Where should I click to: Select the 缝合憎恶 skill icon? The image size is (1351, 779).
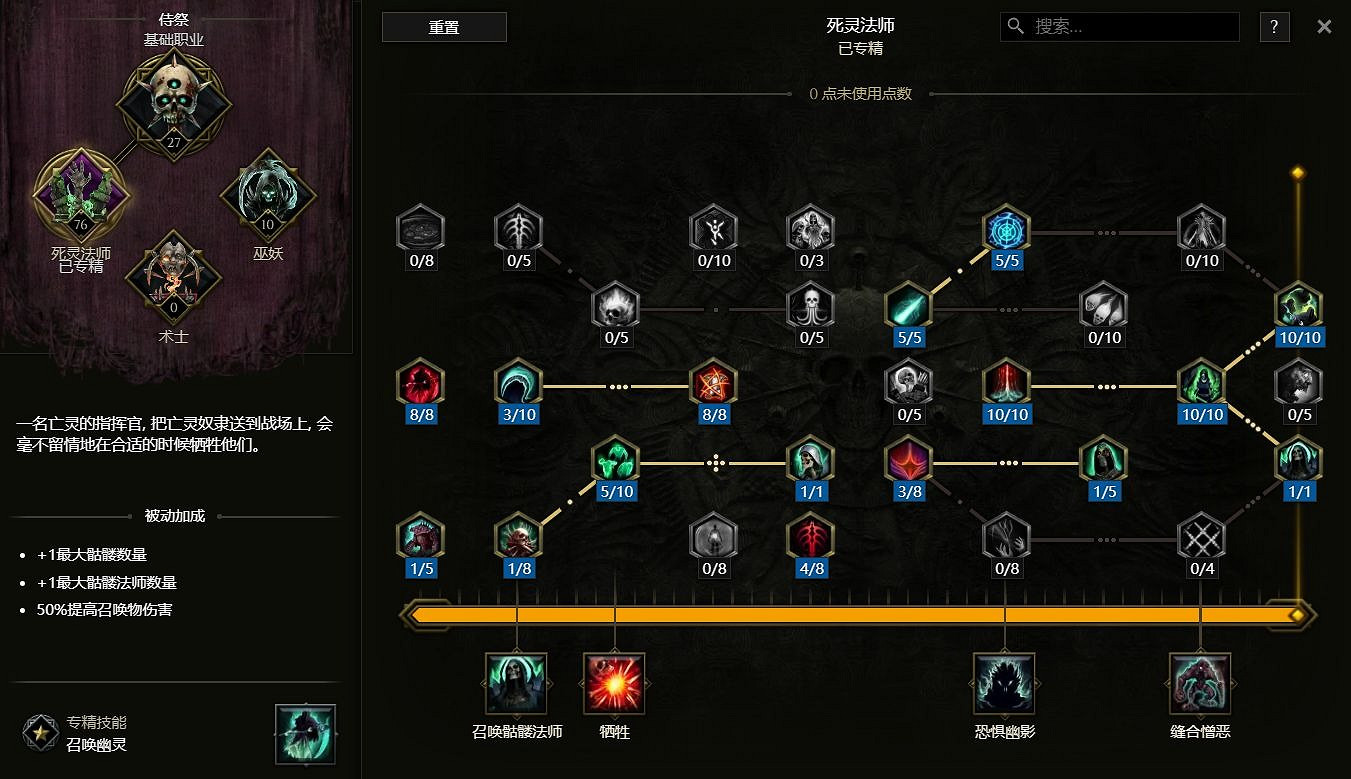tap(1199, 682)
